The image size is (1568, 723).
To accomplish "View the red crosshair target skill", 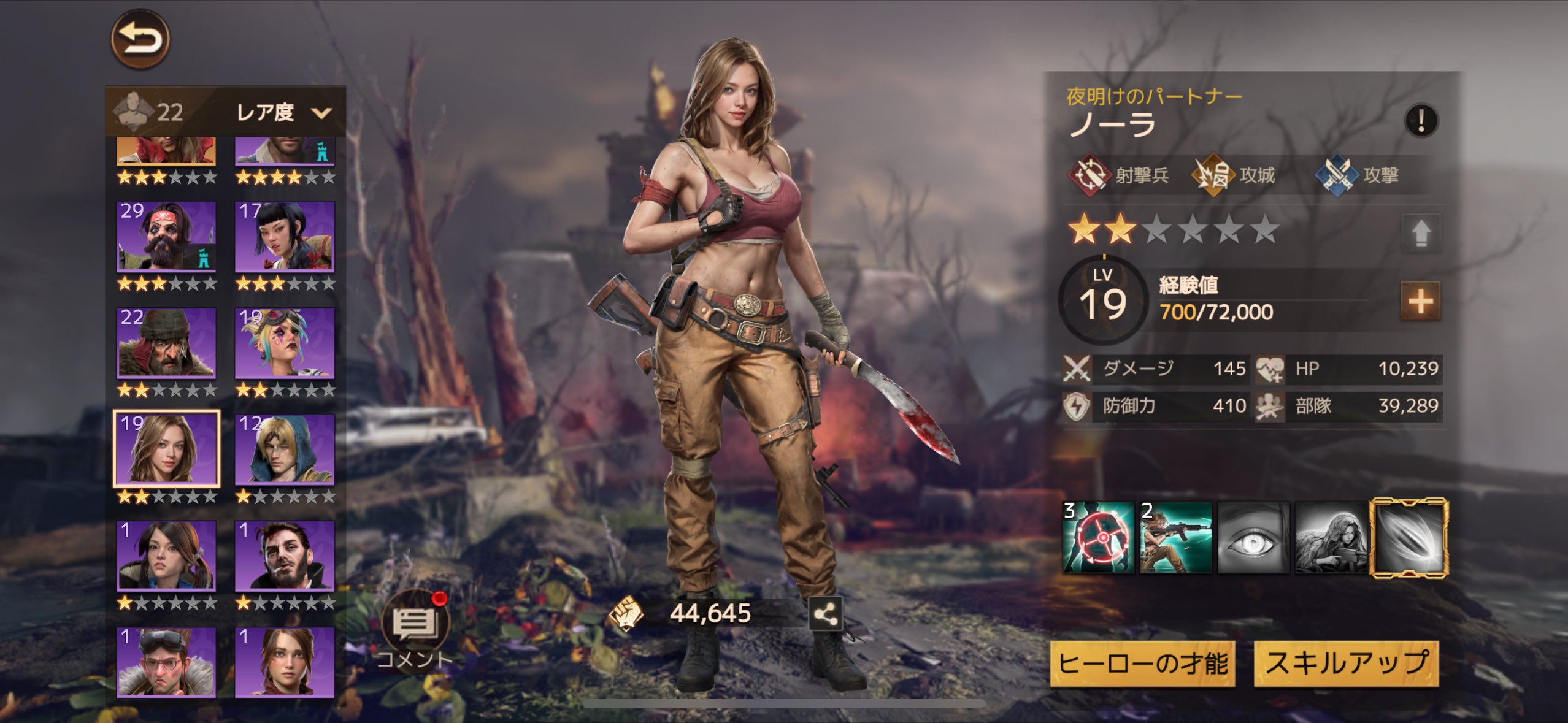I will pyautogui.click(x=1099, y=538).
